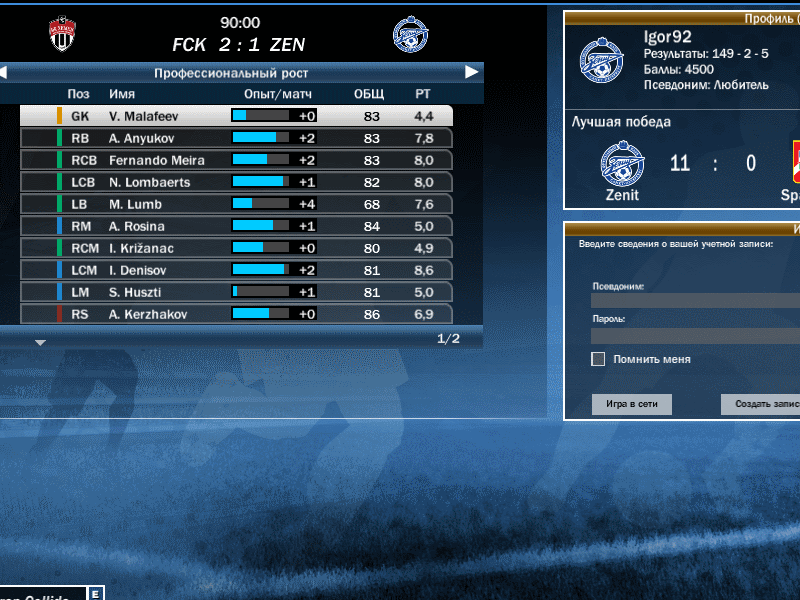Screen dimensions: 800x600
Task: Select A. Anyukov player row
Action: (x=236, y=138)
